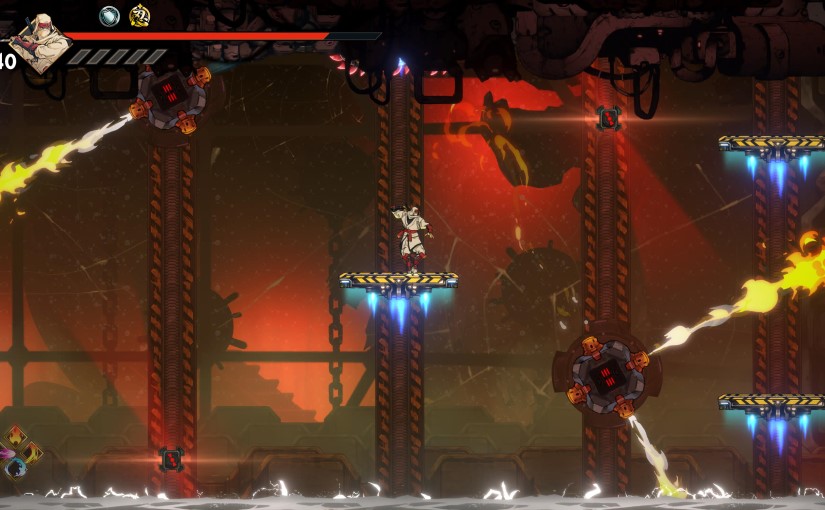This screenshot has height=510, width=825.
Task: Activate the fiery crescent slash skill
Action: pyautogui.click(x=33, y=452)
